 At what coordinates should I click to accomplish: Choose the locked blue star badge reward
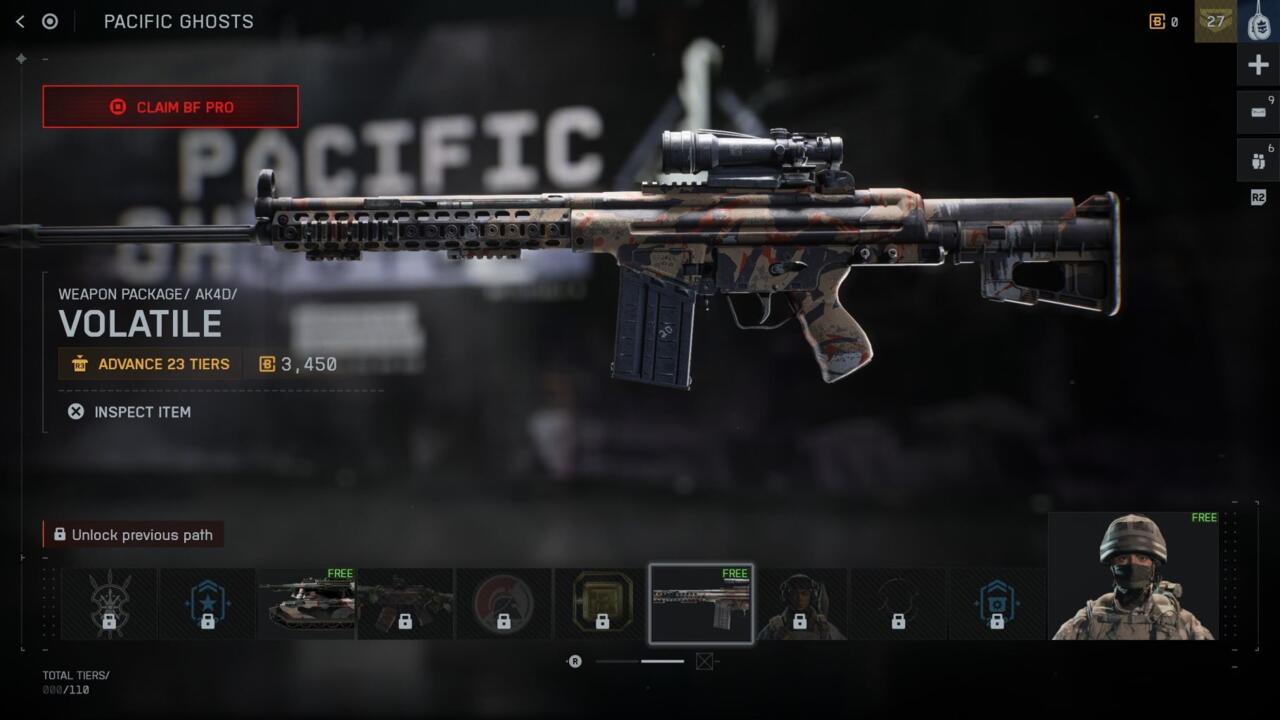207,604
